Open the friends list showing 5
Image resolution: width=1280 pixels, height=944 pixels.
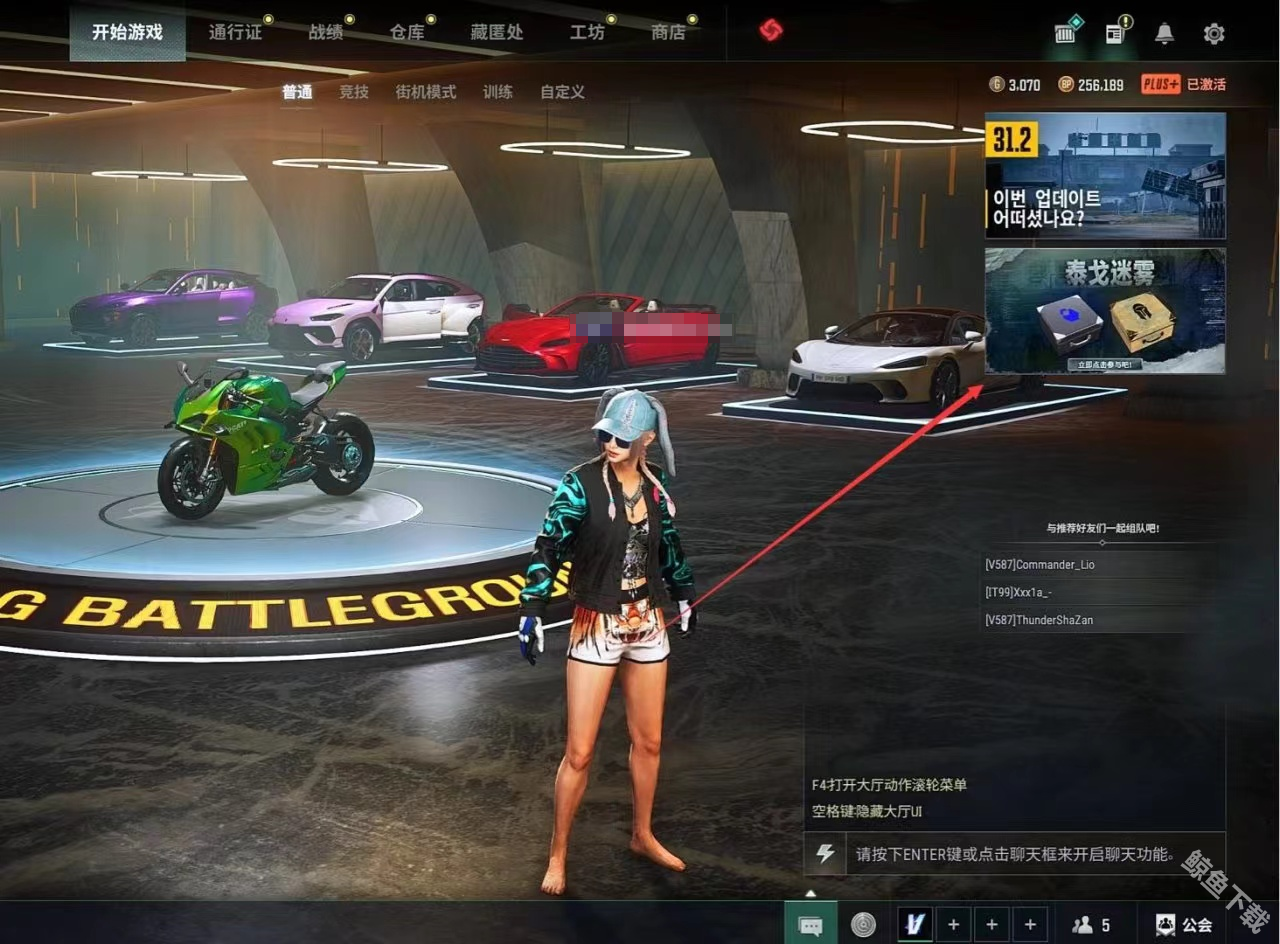pos(1091,925)
